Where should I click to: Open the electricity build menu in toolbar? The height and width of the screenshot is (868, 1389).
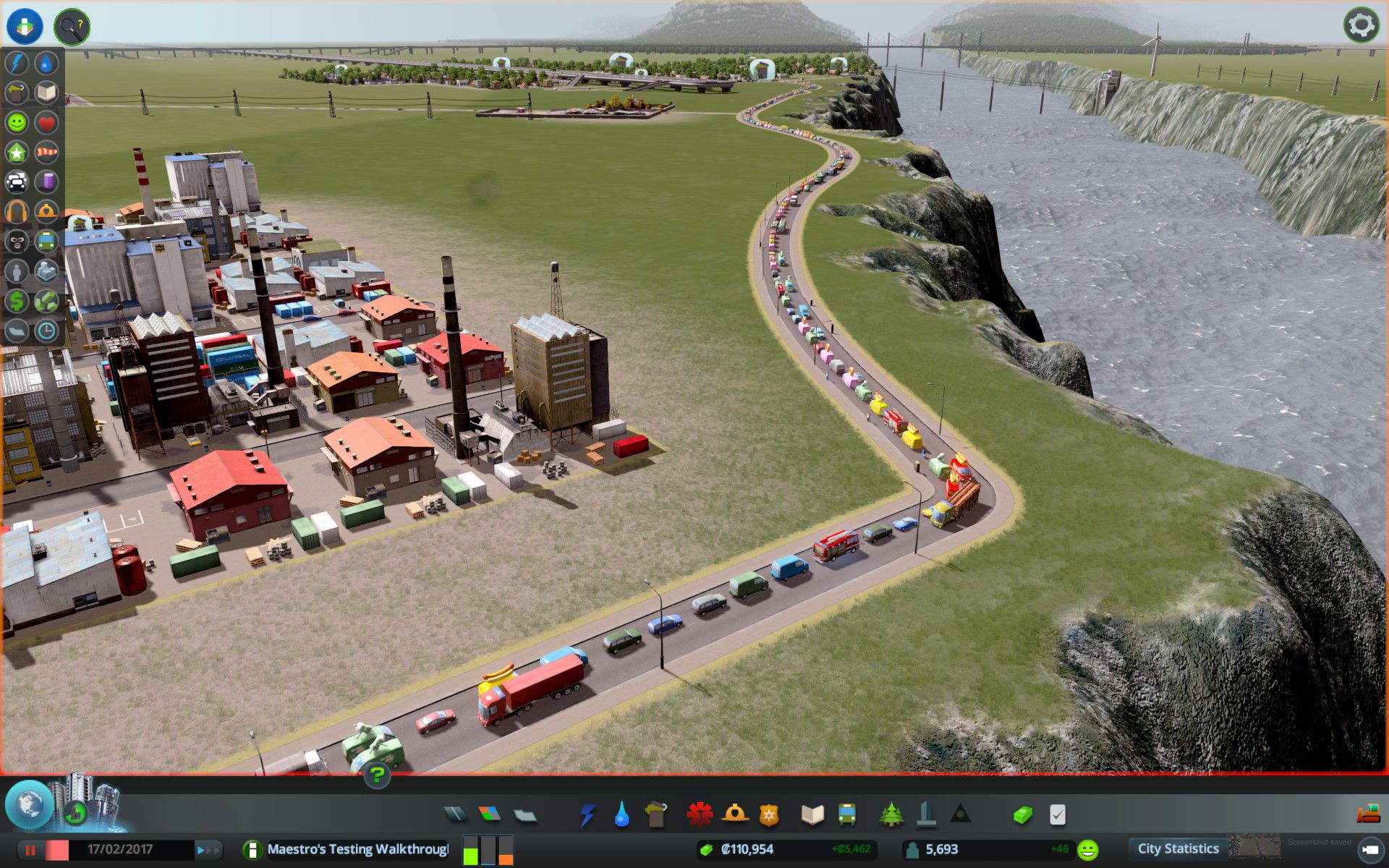click(x=587, y=814)
